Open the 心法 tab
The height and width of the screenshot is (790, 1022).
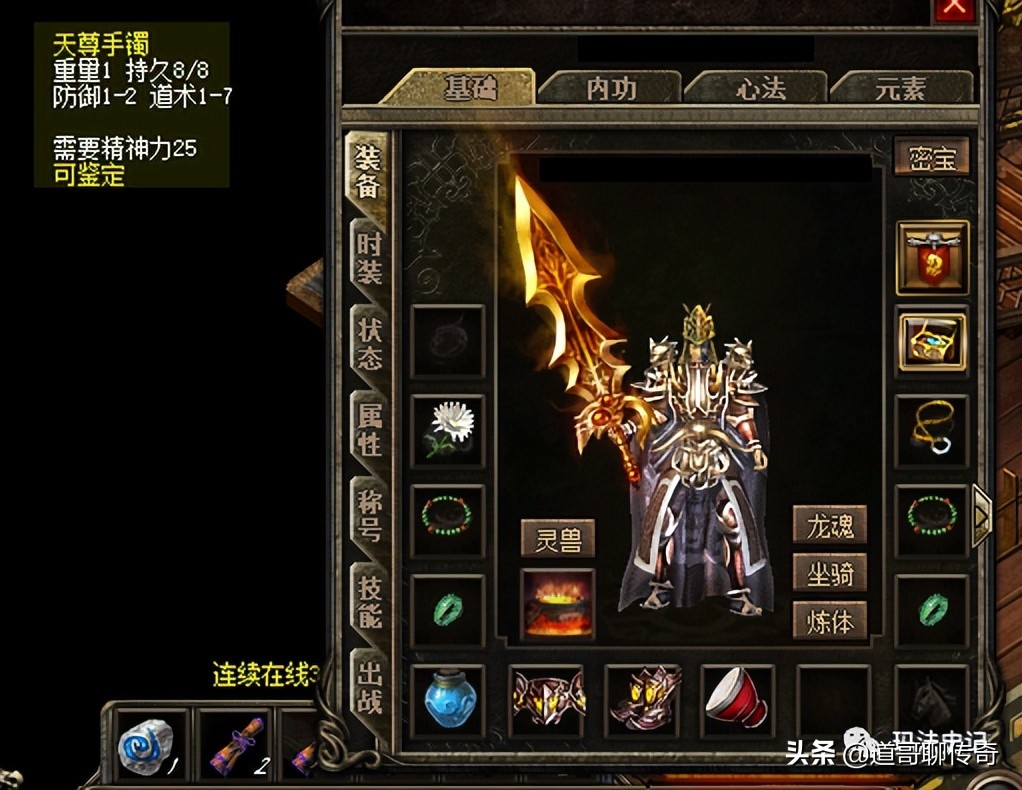point(760,88)
